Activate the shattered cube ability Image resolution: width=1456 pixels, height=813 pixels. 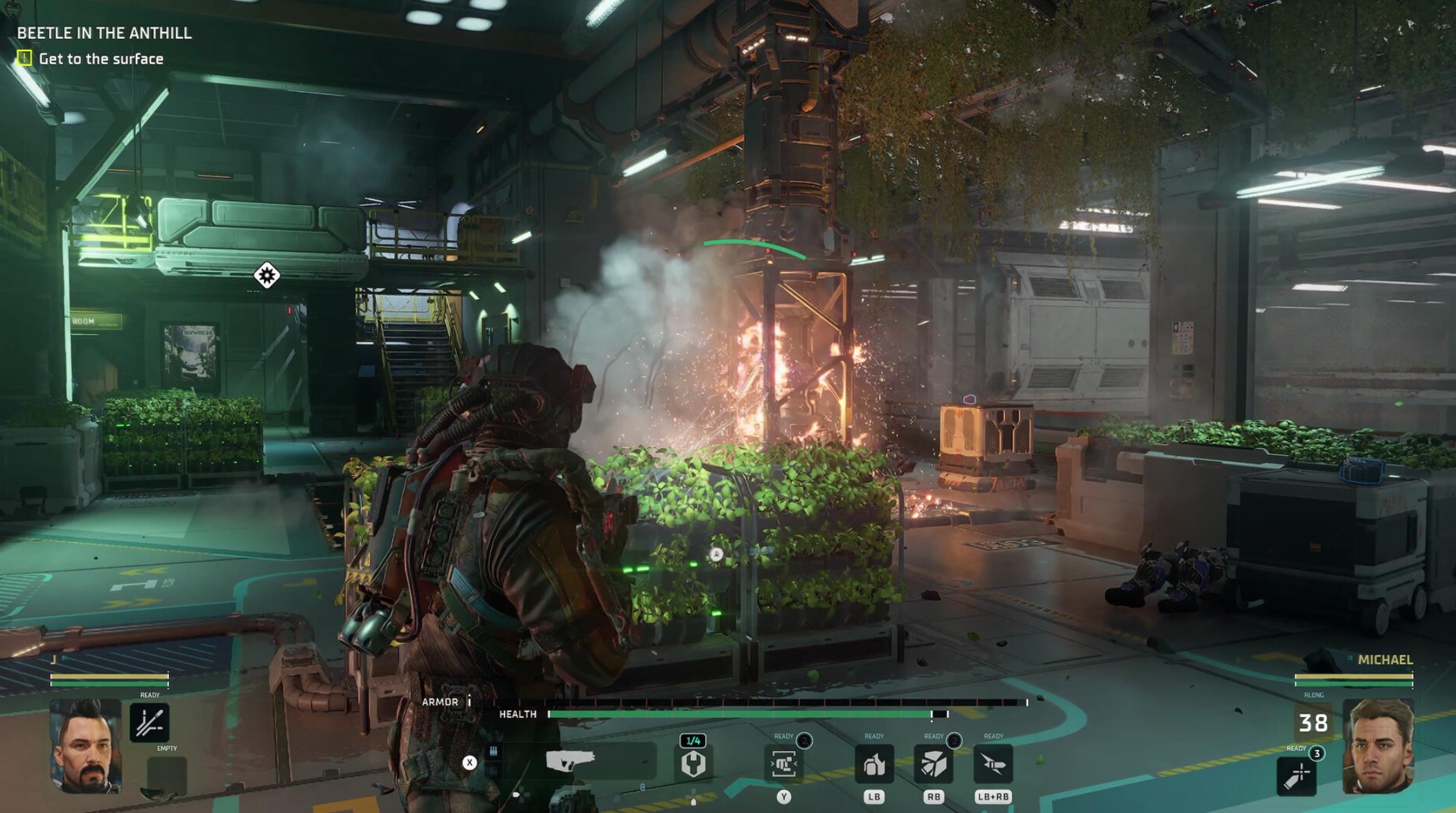(934, 765)
